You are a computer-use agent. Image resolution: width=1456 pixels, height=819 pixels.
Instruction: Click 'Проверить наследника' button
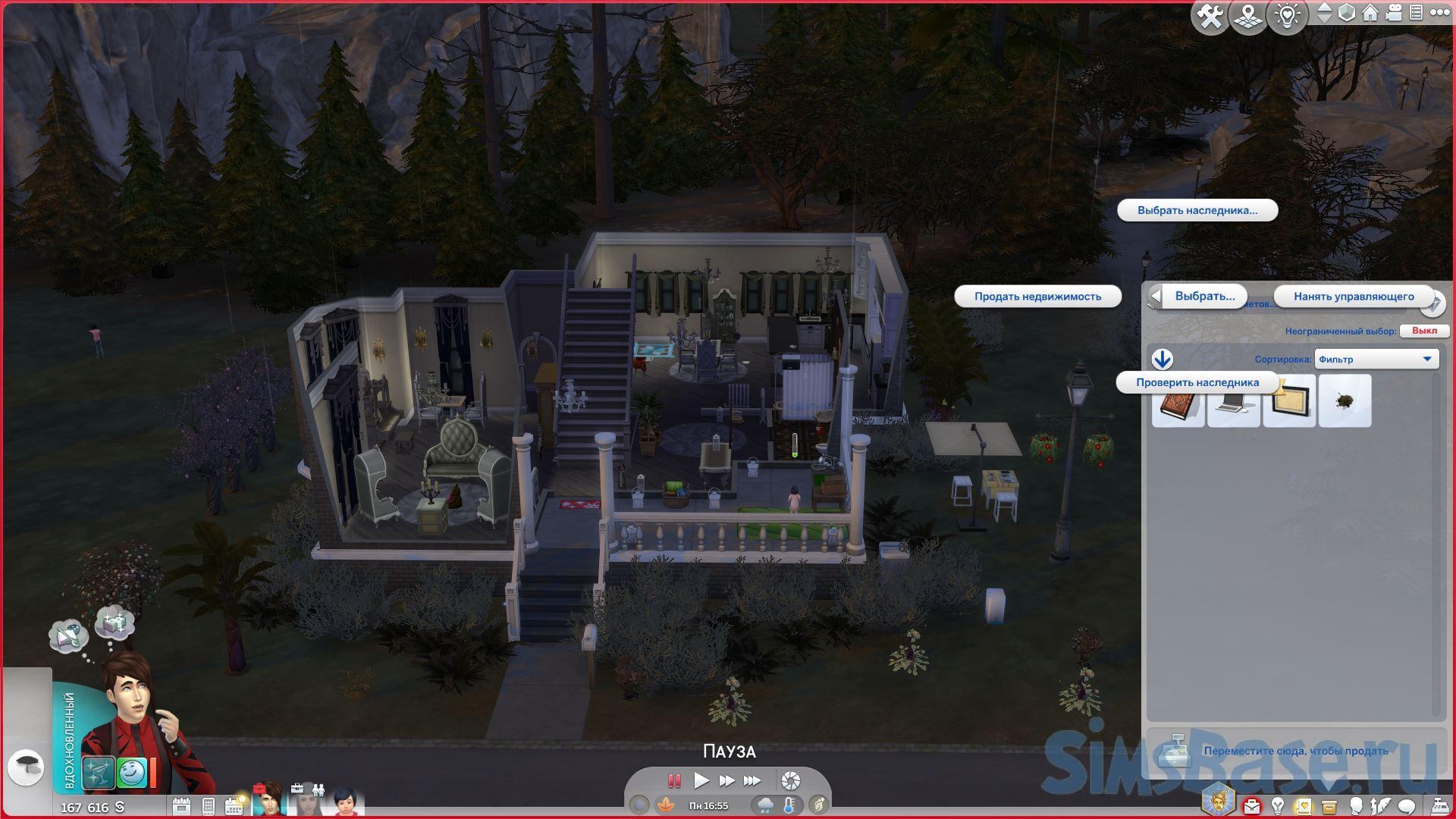click(1197, 383)
